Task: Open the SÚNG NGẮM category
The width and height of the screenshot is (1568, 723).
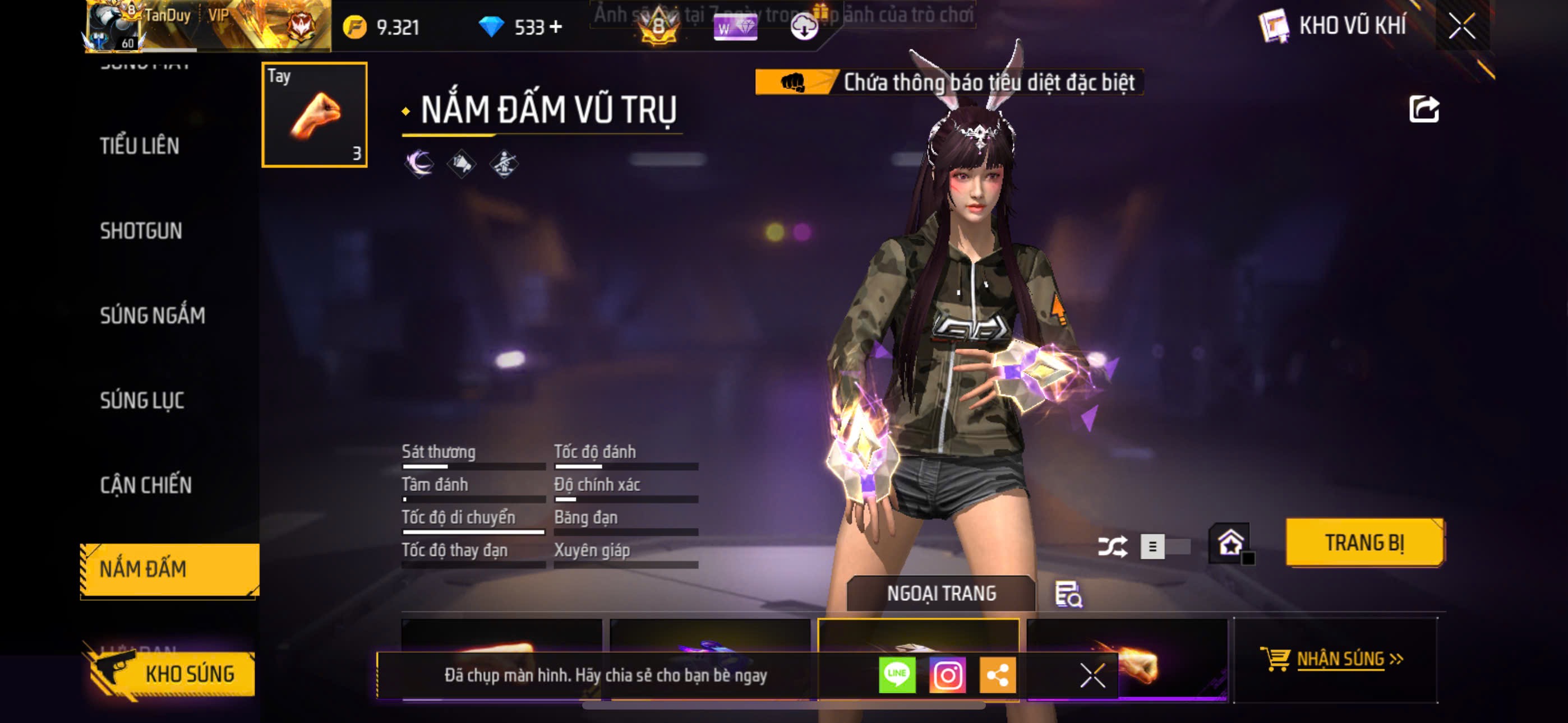Action: pos(152,316)
